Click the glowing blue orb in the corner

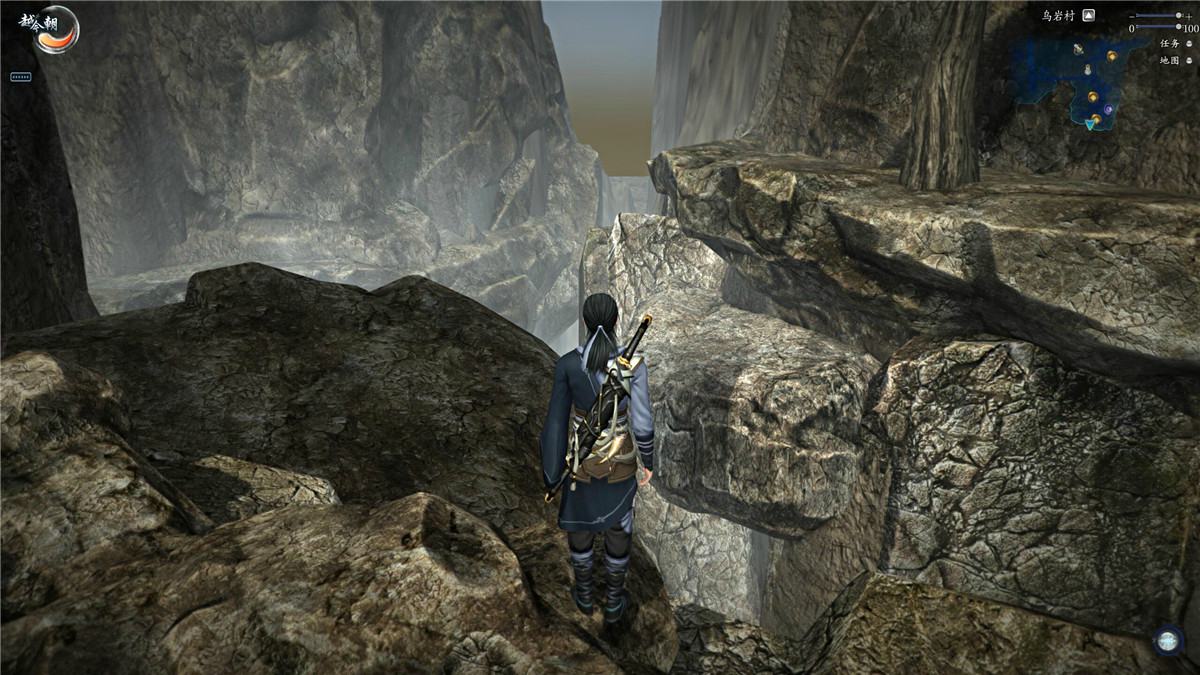pos(1167,640)
